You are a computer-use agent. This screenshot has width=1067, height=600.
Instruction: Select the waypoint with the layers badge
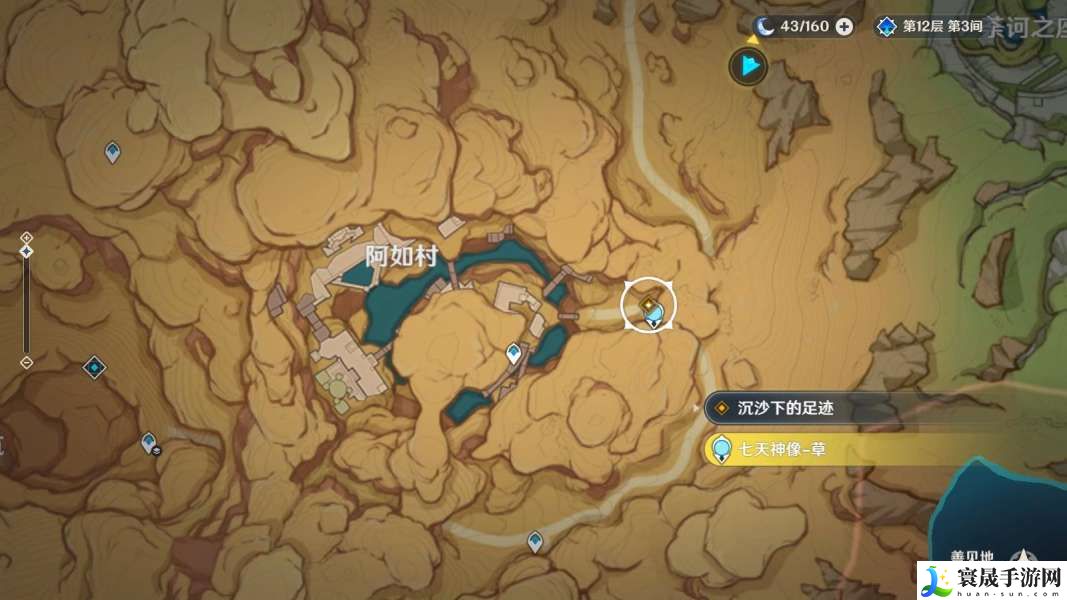(x=150, y=442)
